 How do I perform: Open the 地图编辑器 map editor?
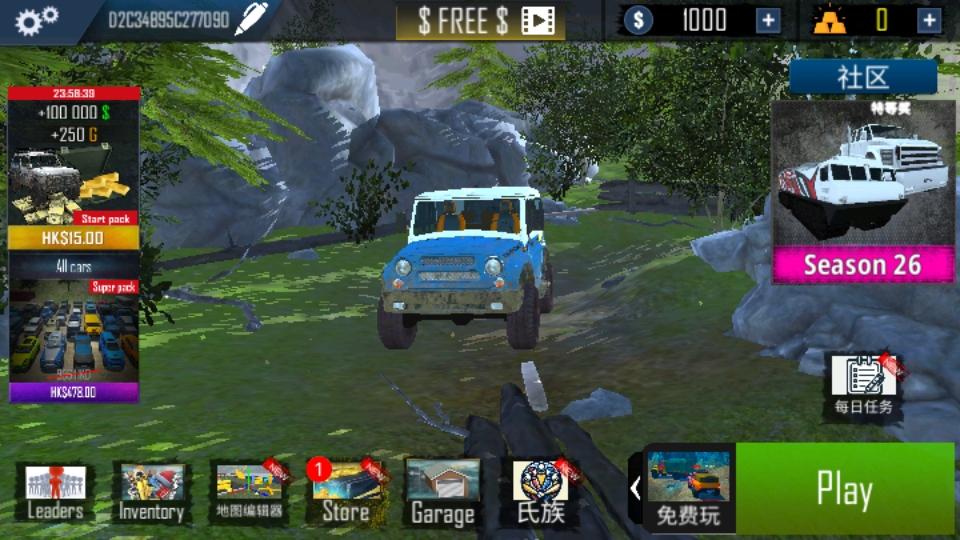click(x=249, y=492)
